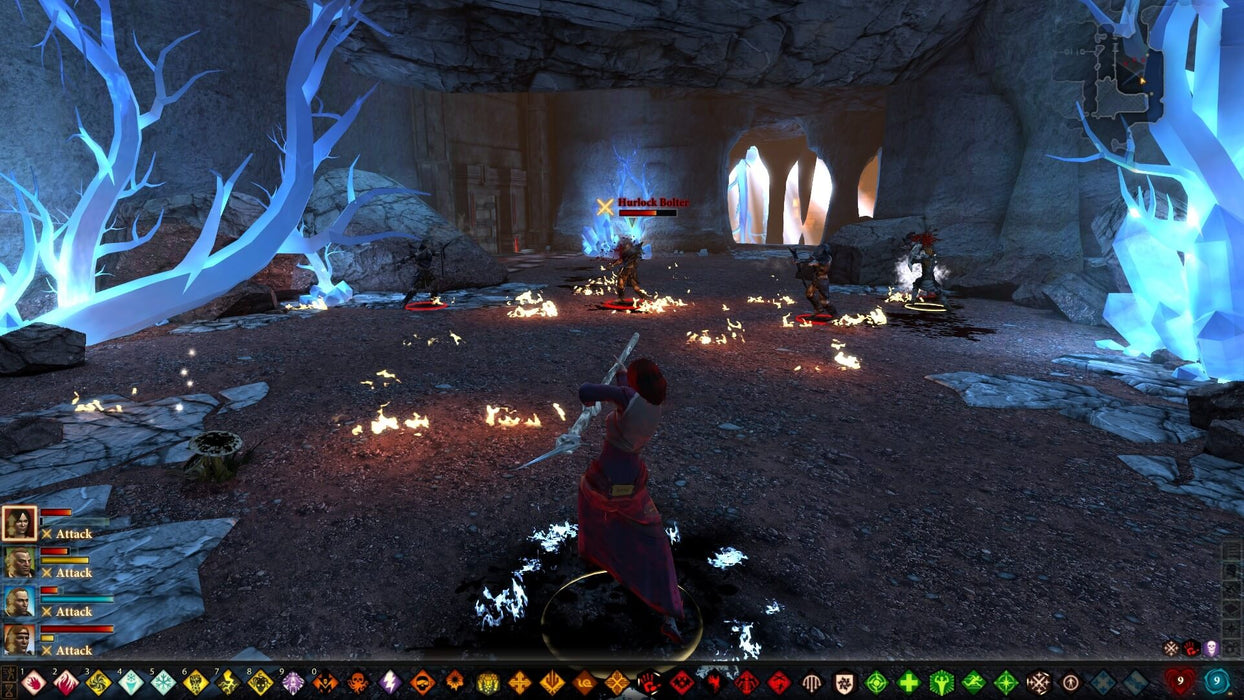Viewport: 1244px width, 700px height.
Task: Cast the fireball spell in slot 1
Action: click(34, 683)
